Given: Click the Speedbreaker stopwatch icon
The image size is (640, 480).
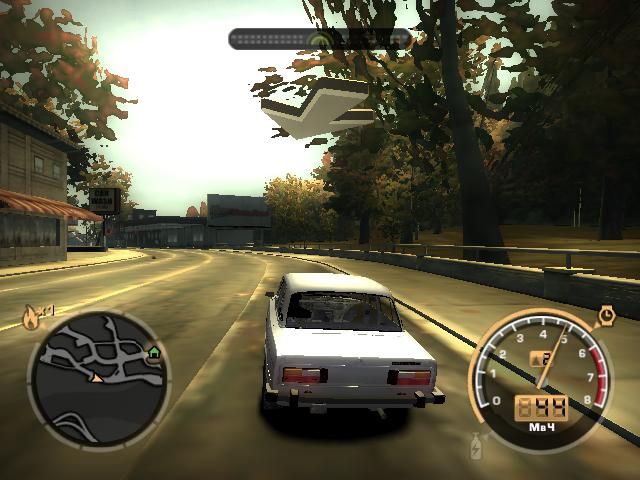Looking at the screenshot, I should click(x=606, y=316).
